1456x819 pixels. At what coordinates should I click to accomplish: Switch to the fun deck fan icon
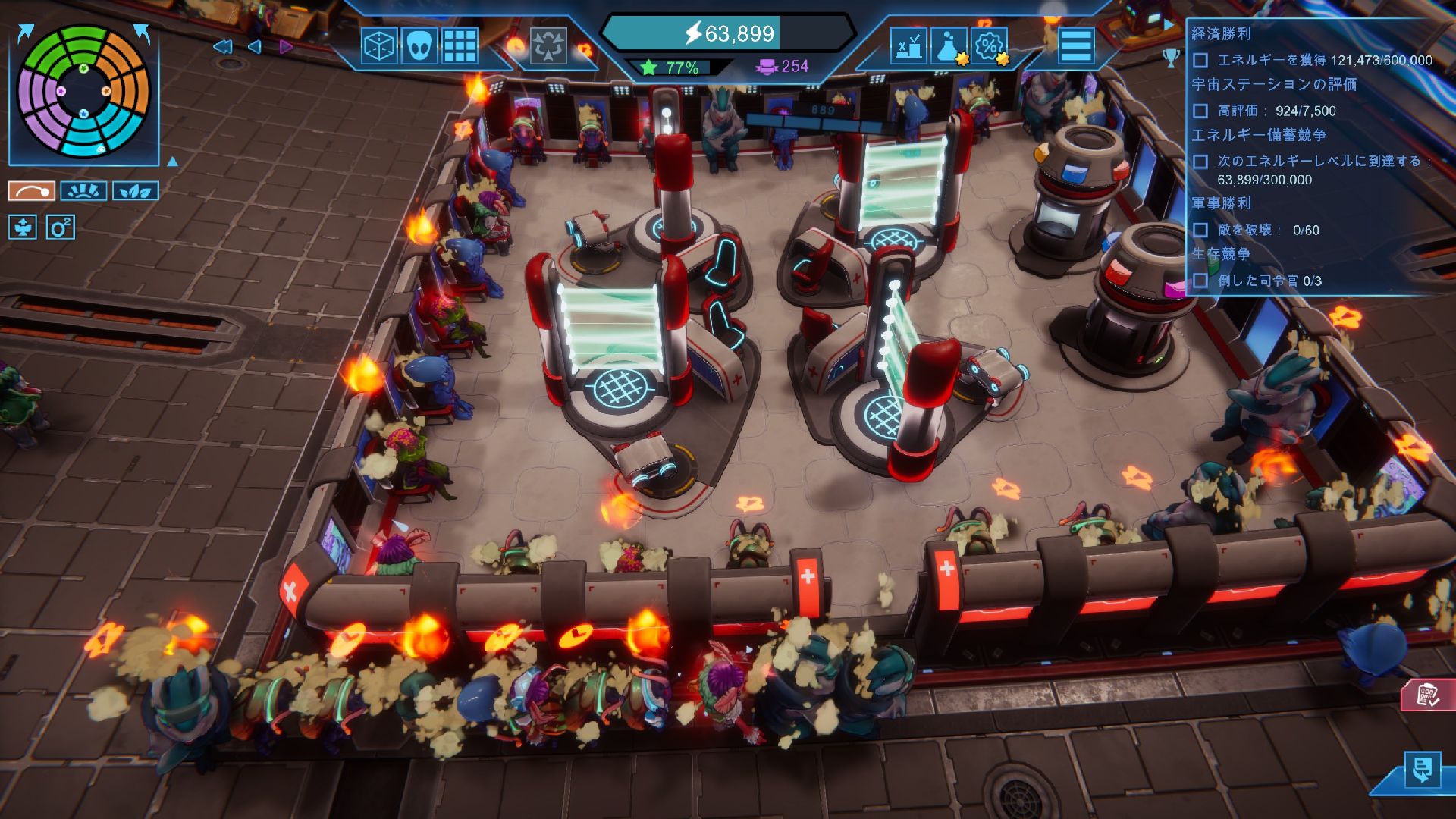coord(83,190)
